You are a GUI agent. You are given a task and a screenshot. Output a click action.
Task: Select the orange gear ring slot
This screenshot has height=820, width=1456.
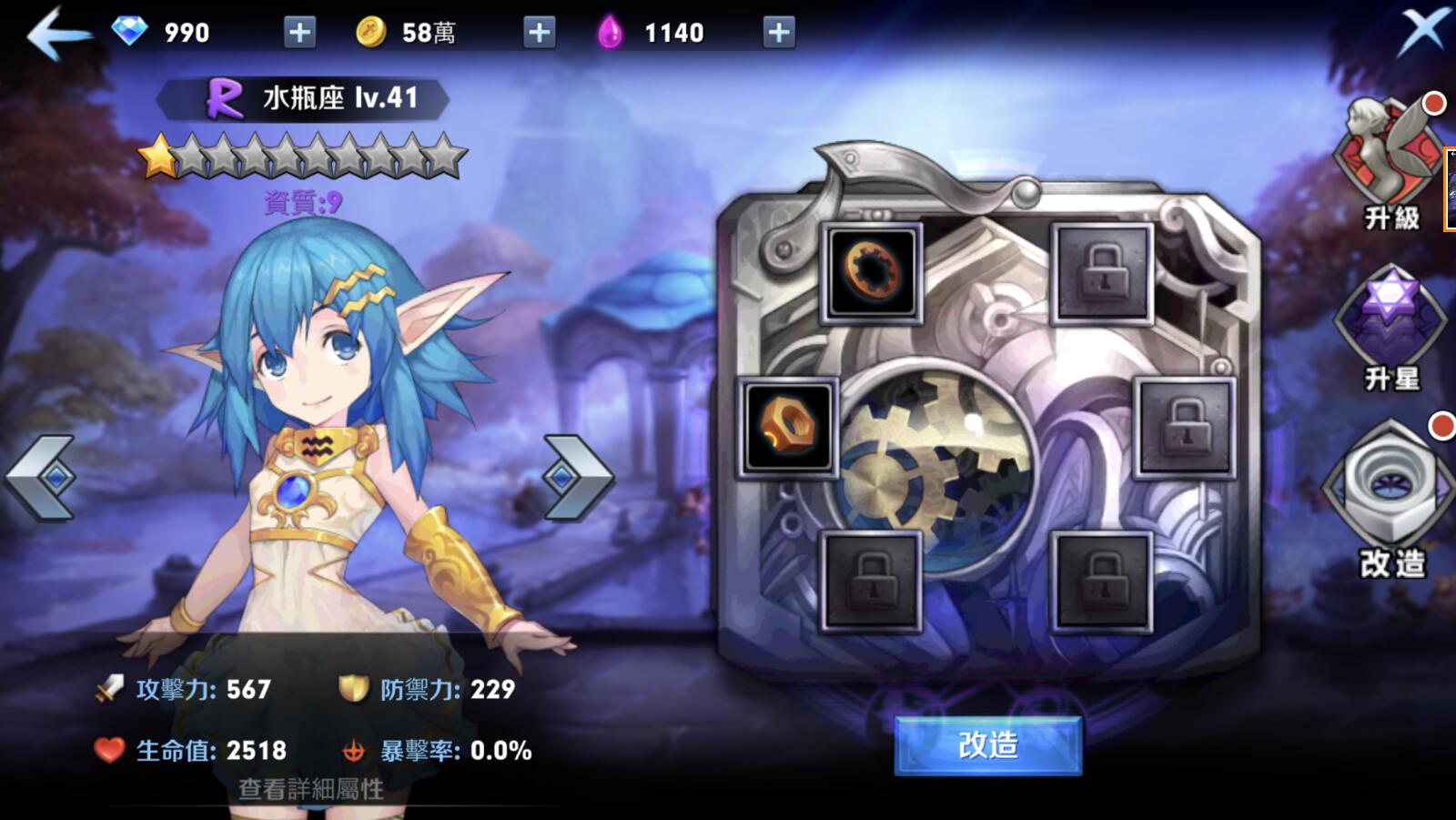[872, 272]
